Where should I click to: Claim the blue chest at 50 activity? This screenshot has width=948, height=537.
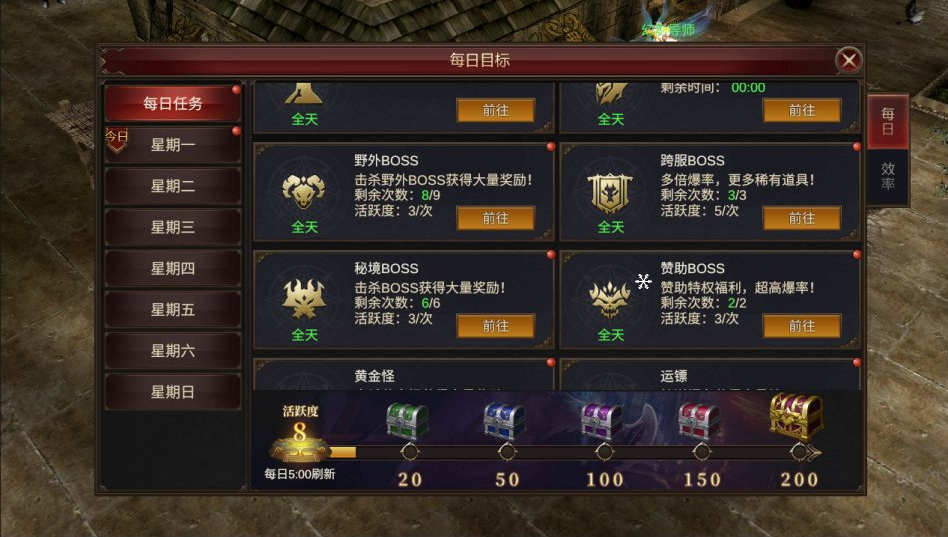(x=505, y=421)
